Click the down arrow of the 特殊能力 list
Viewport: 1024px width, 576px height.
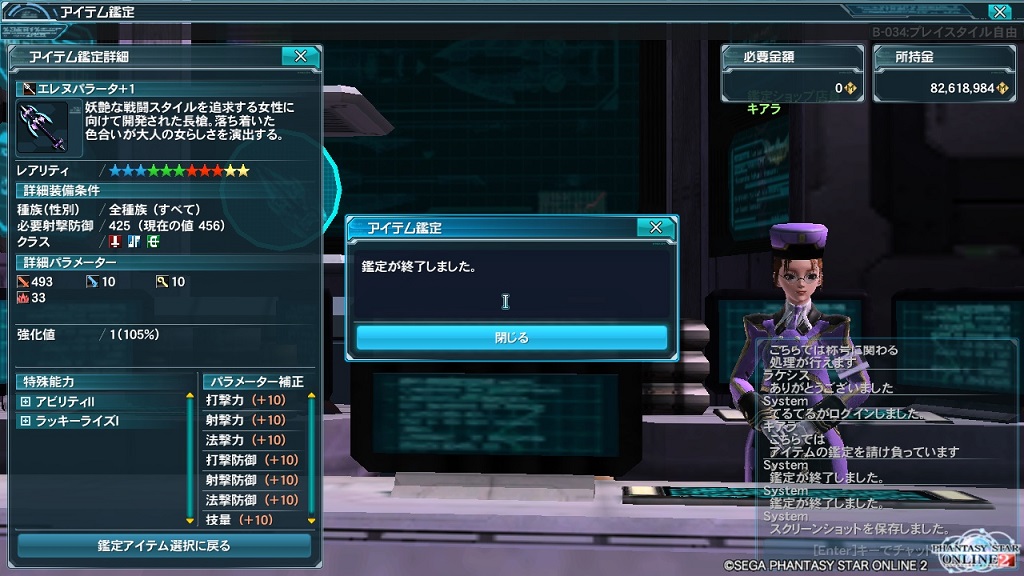pyautogui.click(x=190, y=520)
